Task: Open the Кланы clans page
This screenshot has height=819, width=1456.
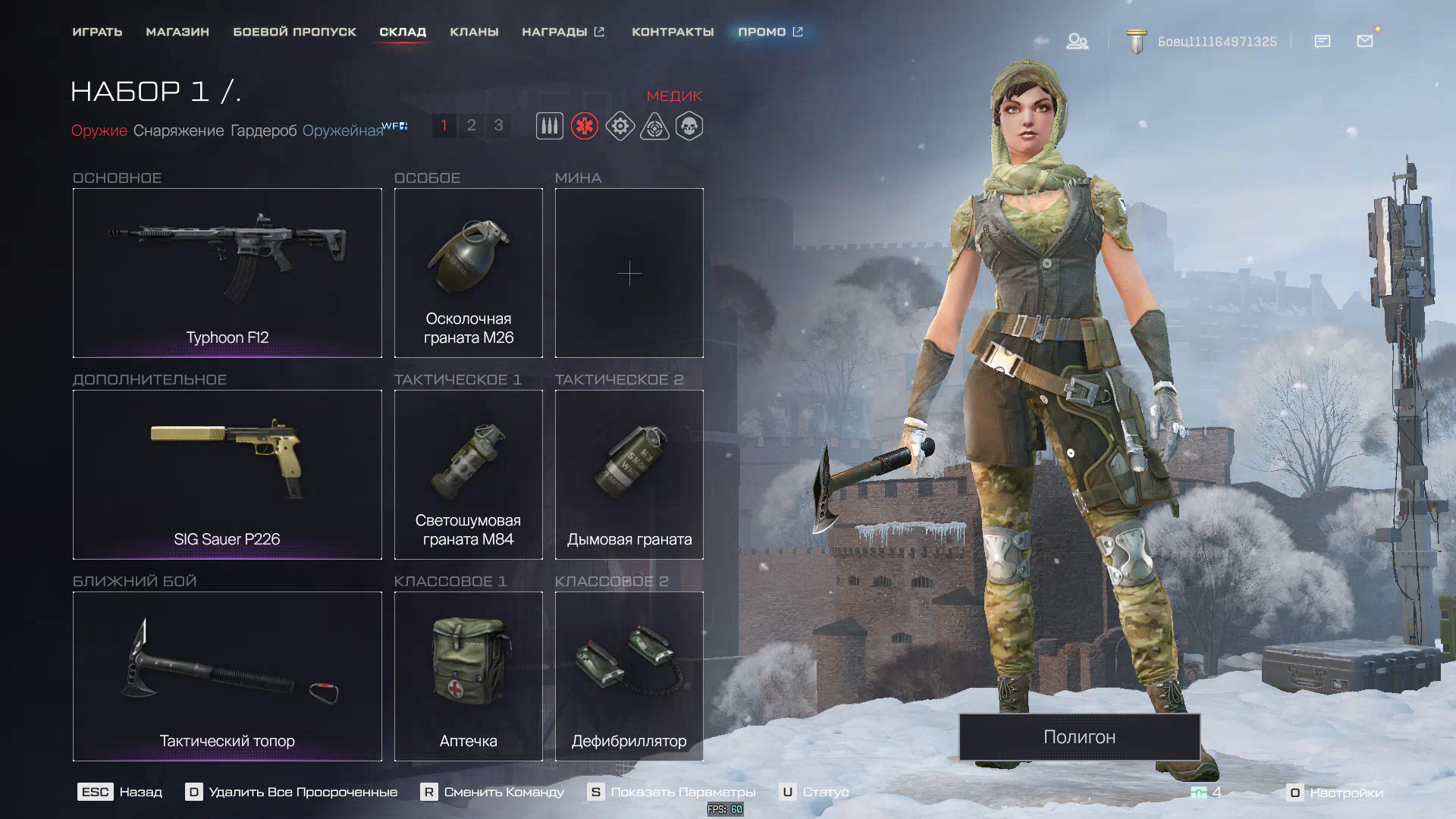Action: (474, 32)
